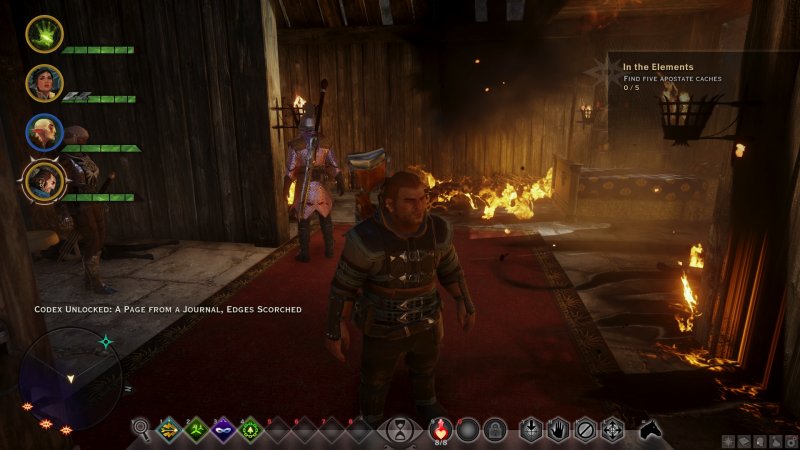800x450 pixels.
Task: Use the green flame ability in slot four
Action: 249,430
